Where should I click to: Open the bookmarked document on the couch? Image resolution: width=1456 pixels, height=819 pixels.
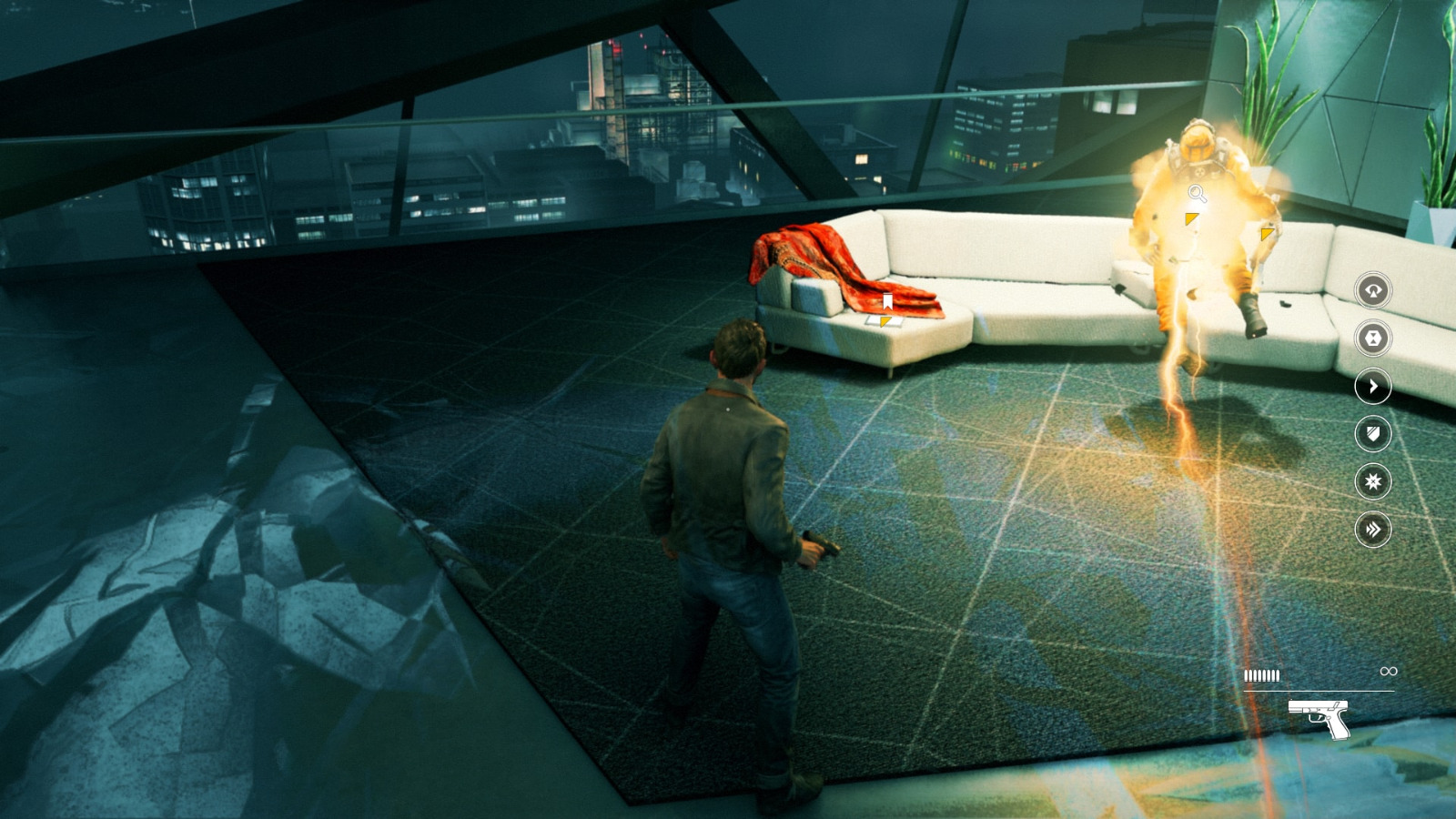[x=887, y=301]
